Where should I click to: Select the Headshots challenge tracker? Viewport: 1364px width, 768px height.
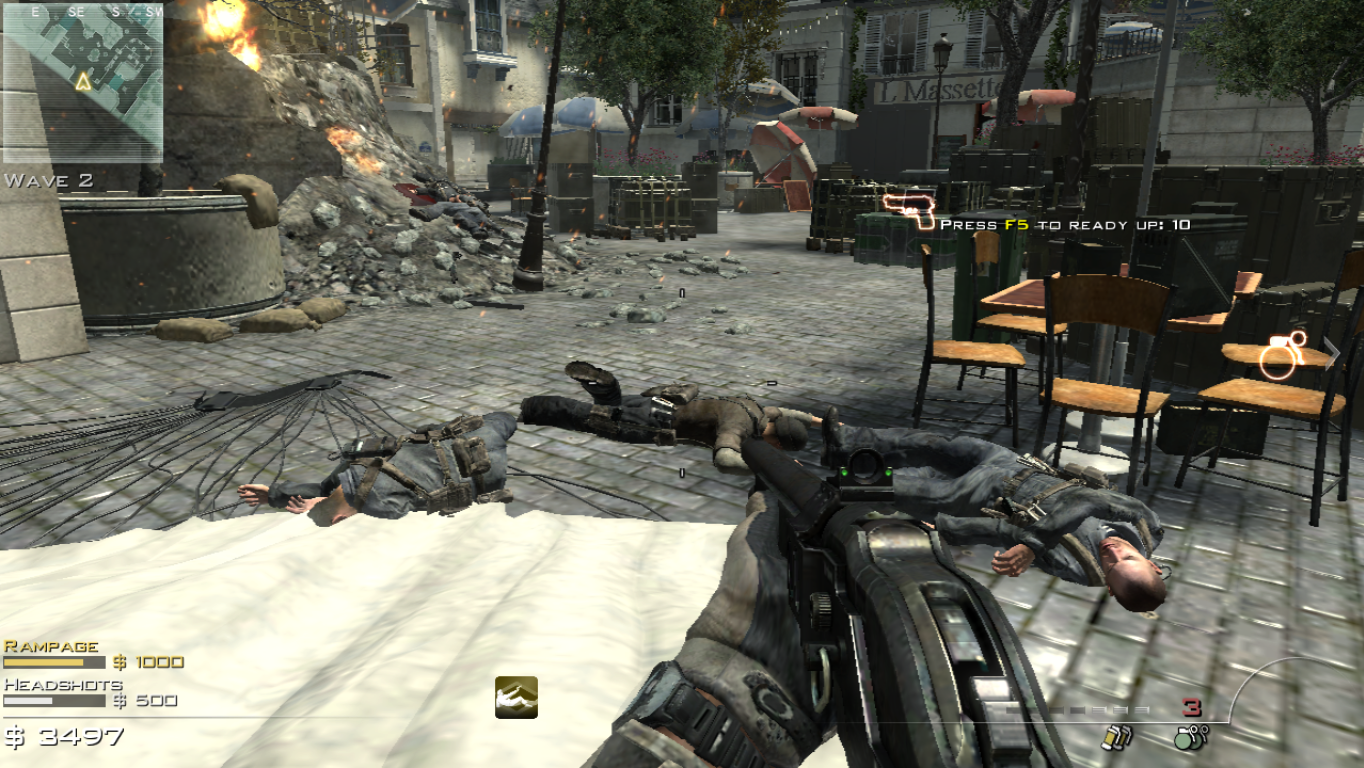[x=90, y=693]
